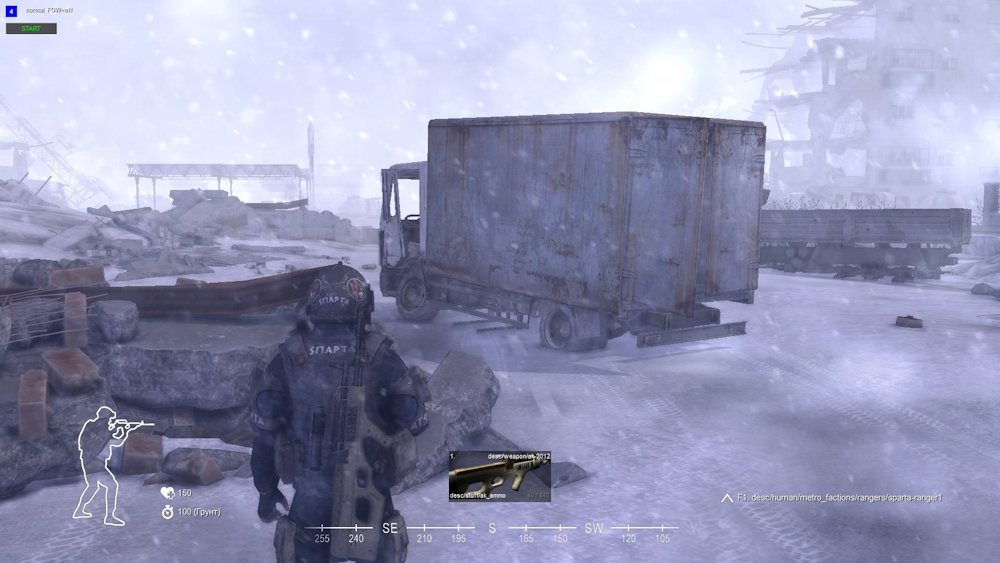Image resolution: width=1000 pixels, height=563 pixels.
Task: Click the green START button
Action: click(x=31, y=28)
